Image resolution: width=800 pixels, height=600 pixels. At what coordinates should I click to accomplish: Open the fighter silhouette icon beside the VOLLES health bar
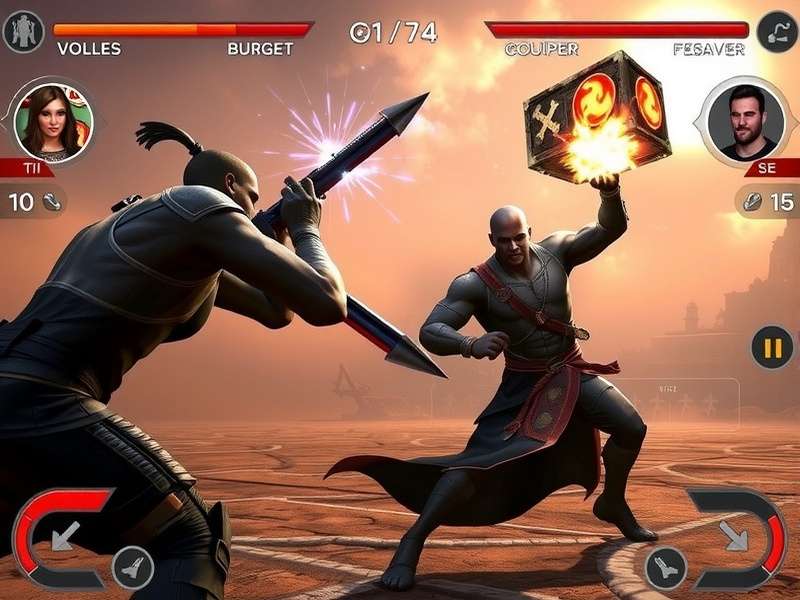(x=22, y=33)
